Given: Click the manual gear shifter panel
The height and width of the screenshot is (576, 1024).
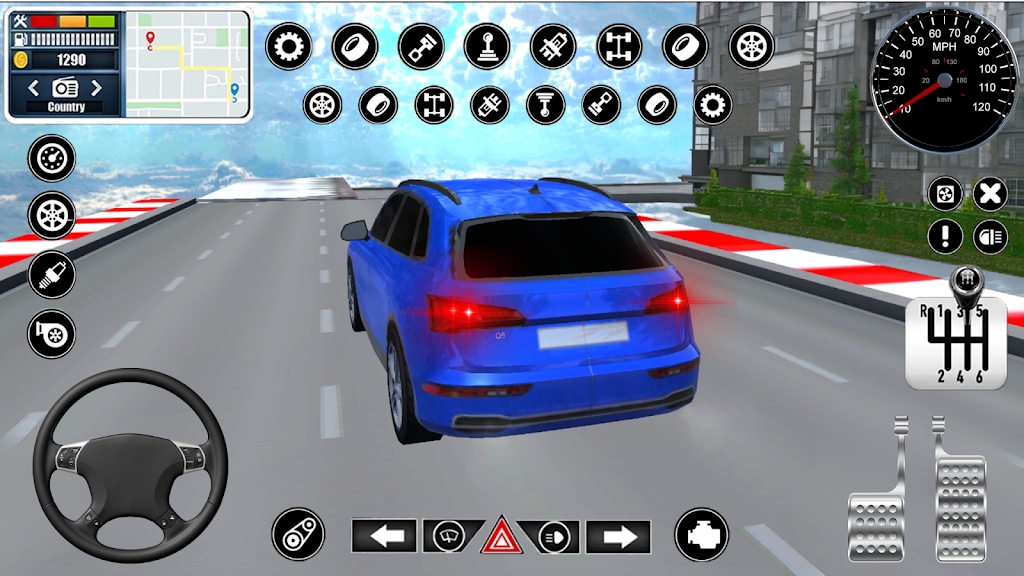Looking at the screenshot, I should tap(957, 341).
